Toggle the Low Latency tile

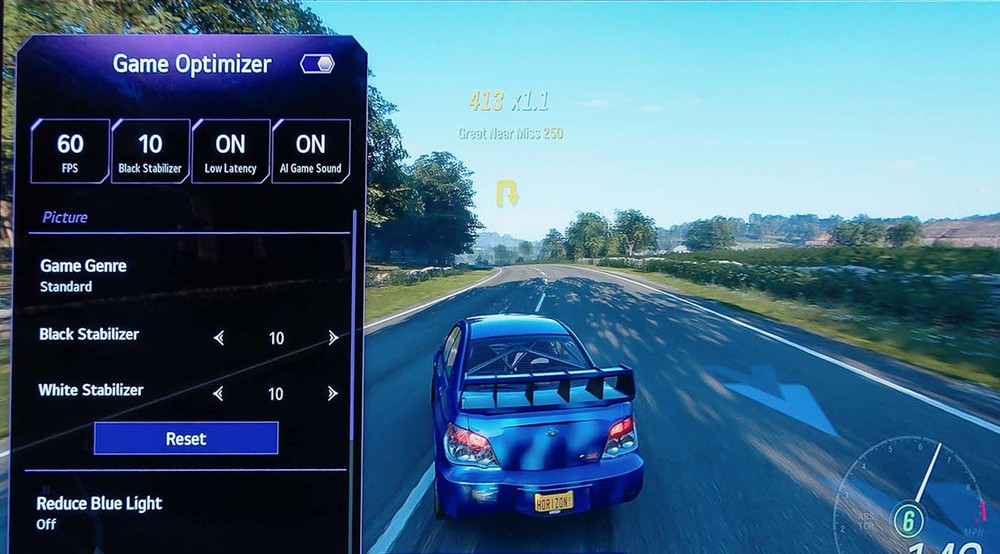pos(230,151)
